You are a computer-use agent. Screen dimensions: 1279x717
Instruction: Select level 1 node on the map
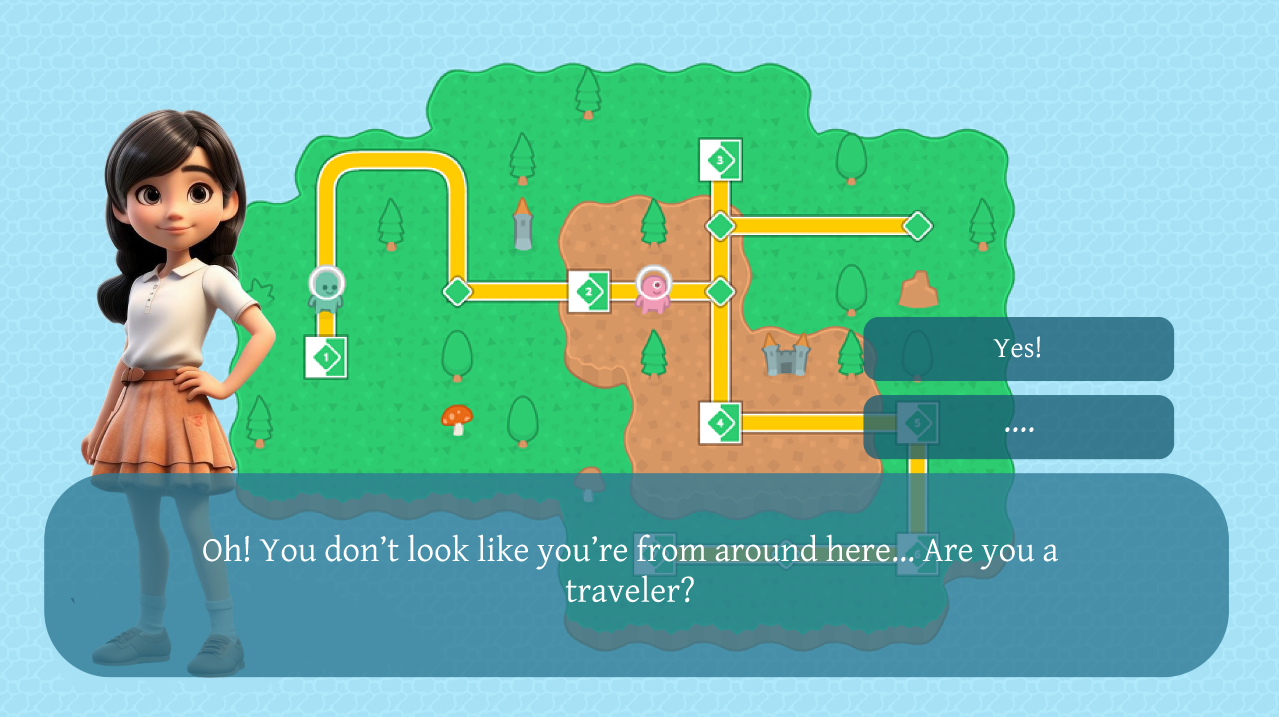click(x=326, y=357)
